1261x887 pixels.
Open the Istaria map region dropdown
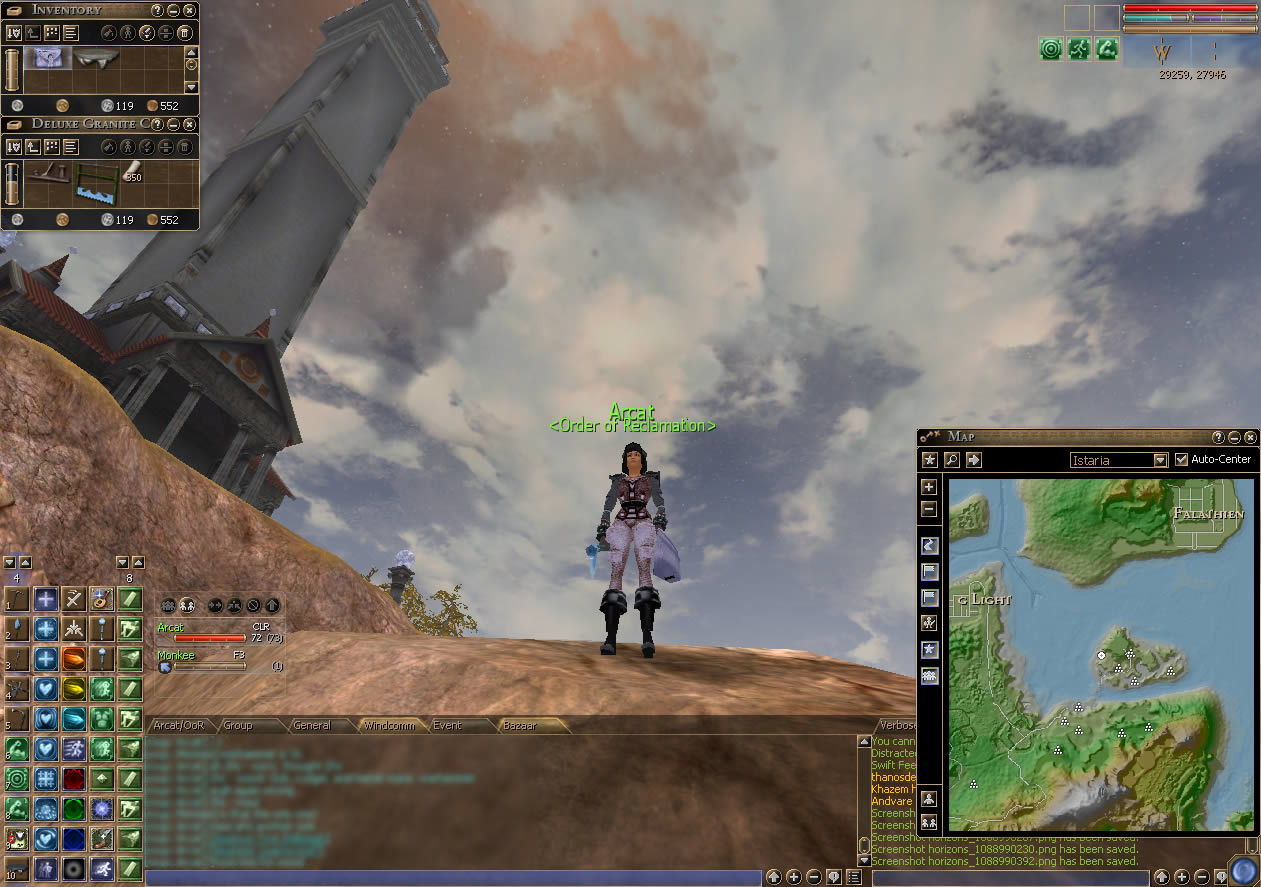point(1160,460)
